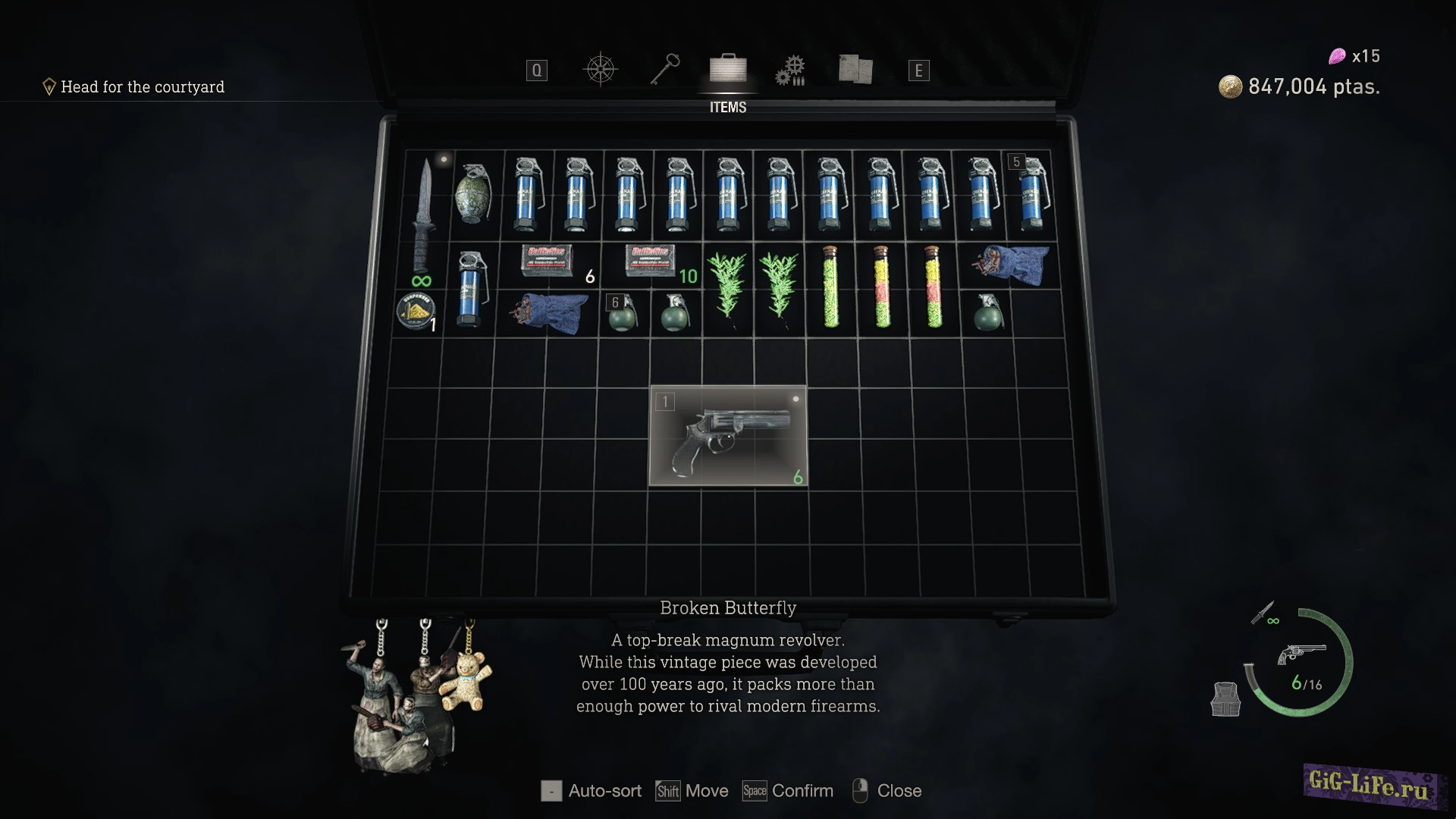This screenshot has height=819, width=1456.
Task: Select the gunpowder tin
Action: tap(416, 311)
